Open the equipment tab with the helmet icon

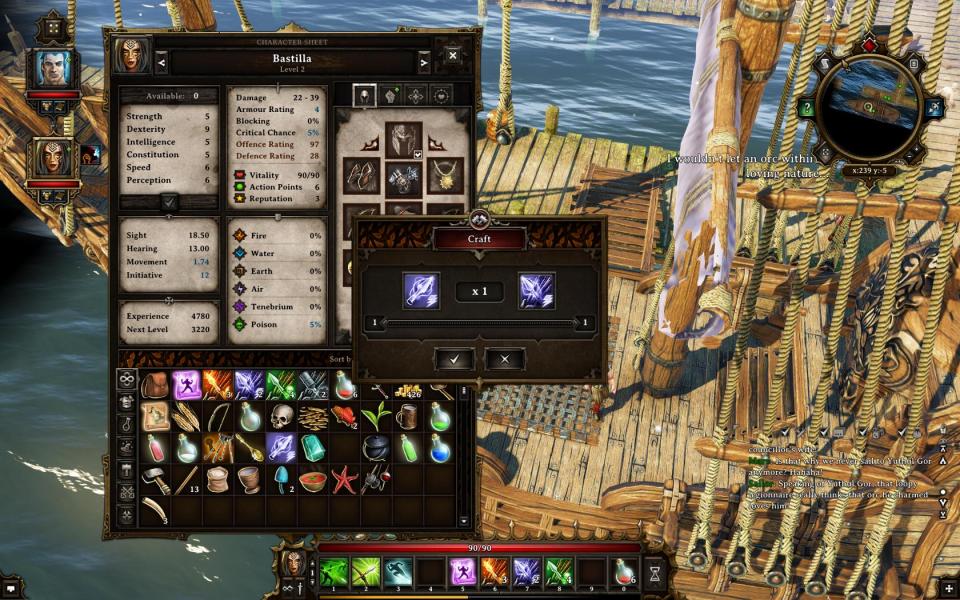tap(365, 95)
